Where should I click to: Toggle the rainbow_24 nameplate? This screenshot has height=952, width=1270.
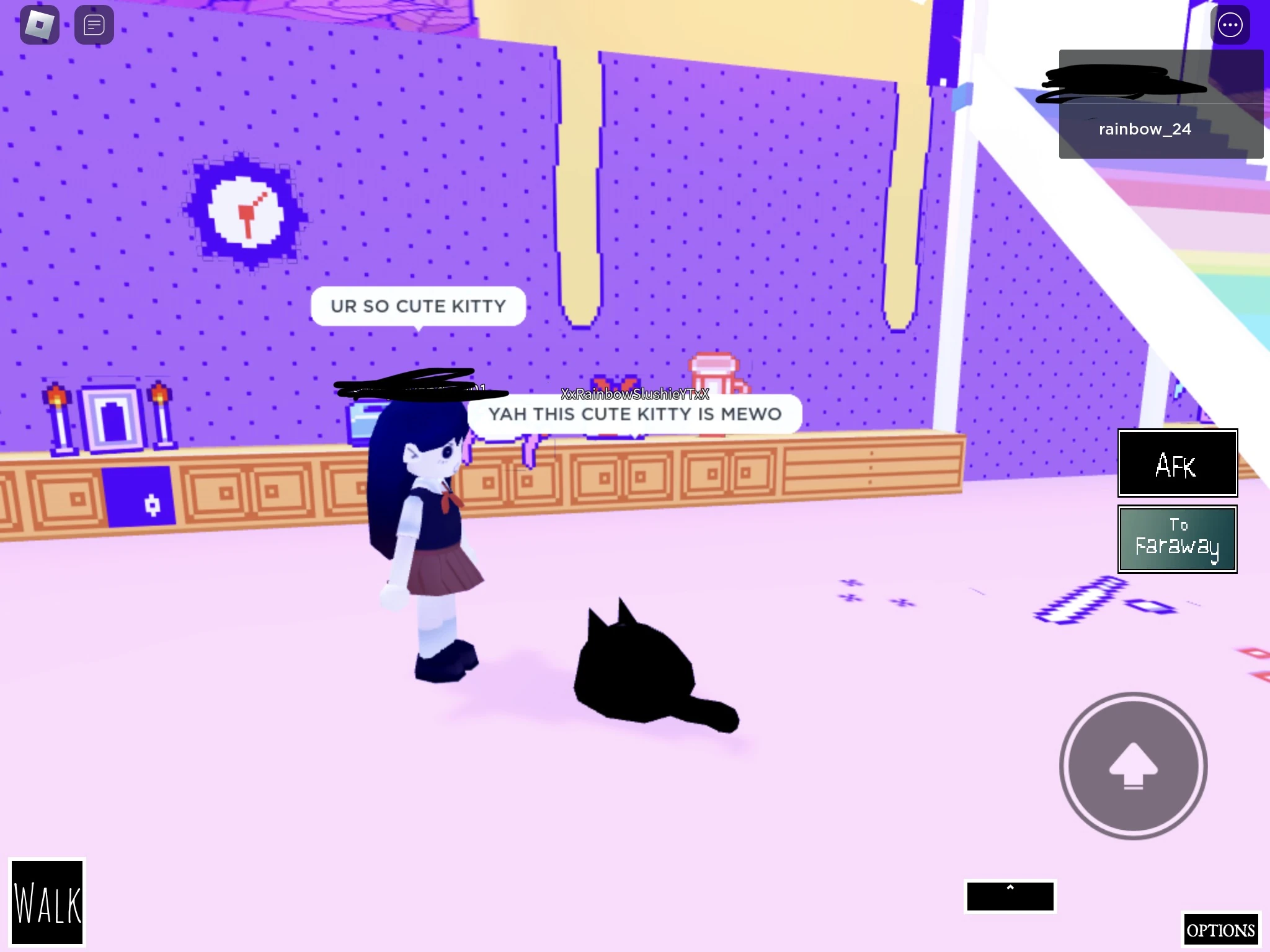[x=1144, y=128]
